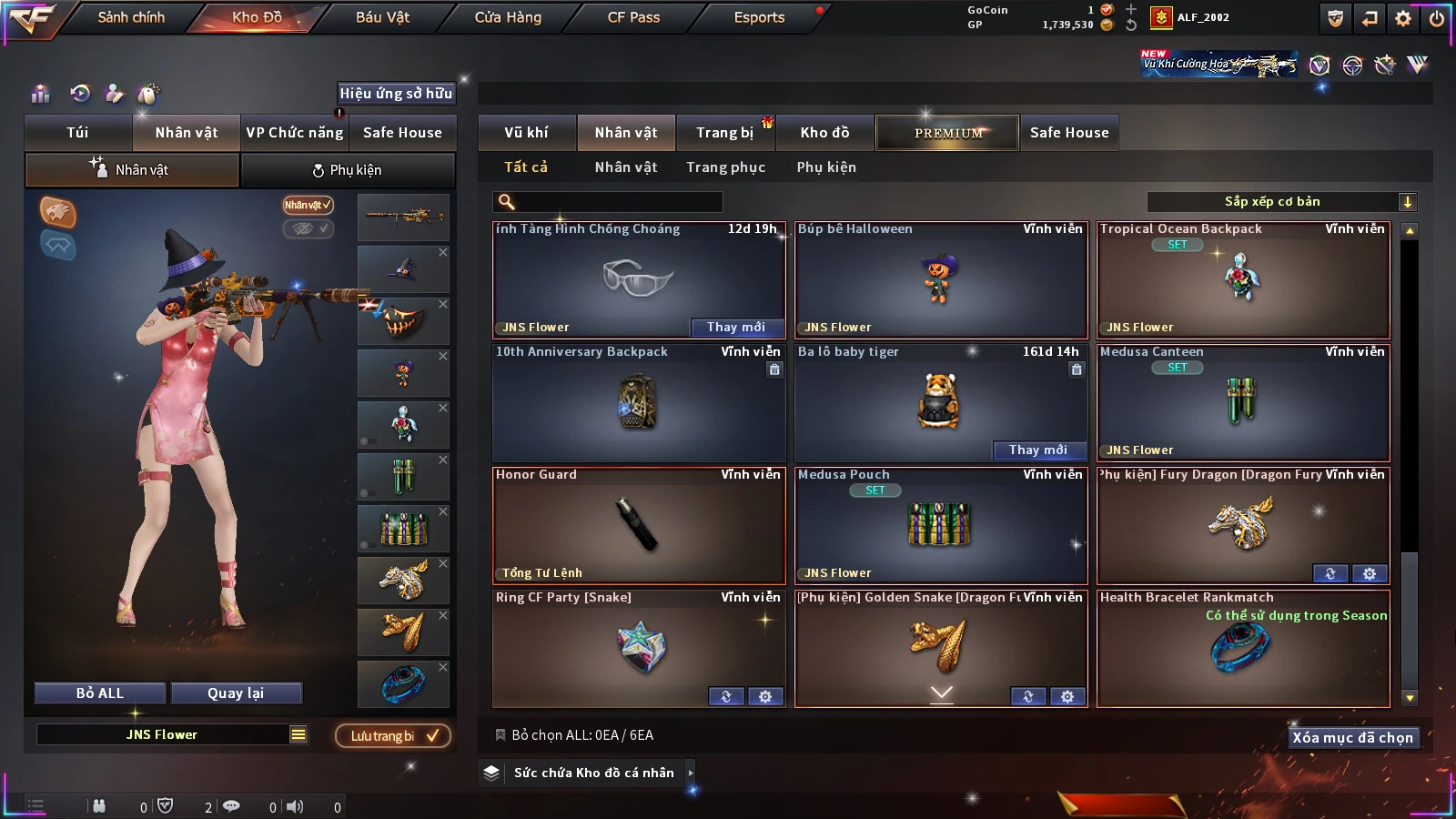Show the Trang phục category
The height and width of the screenshot is (819, 1456).
[725, 167]
